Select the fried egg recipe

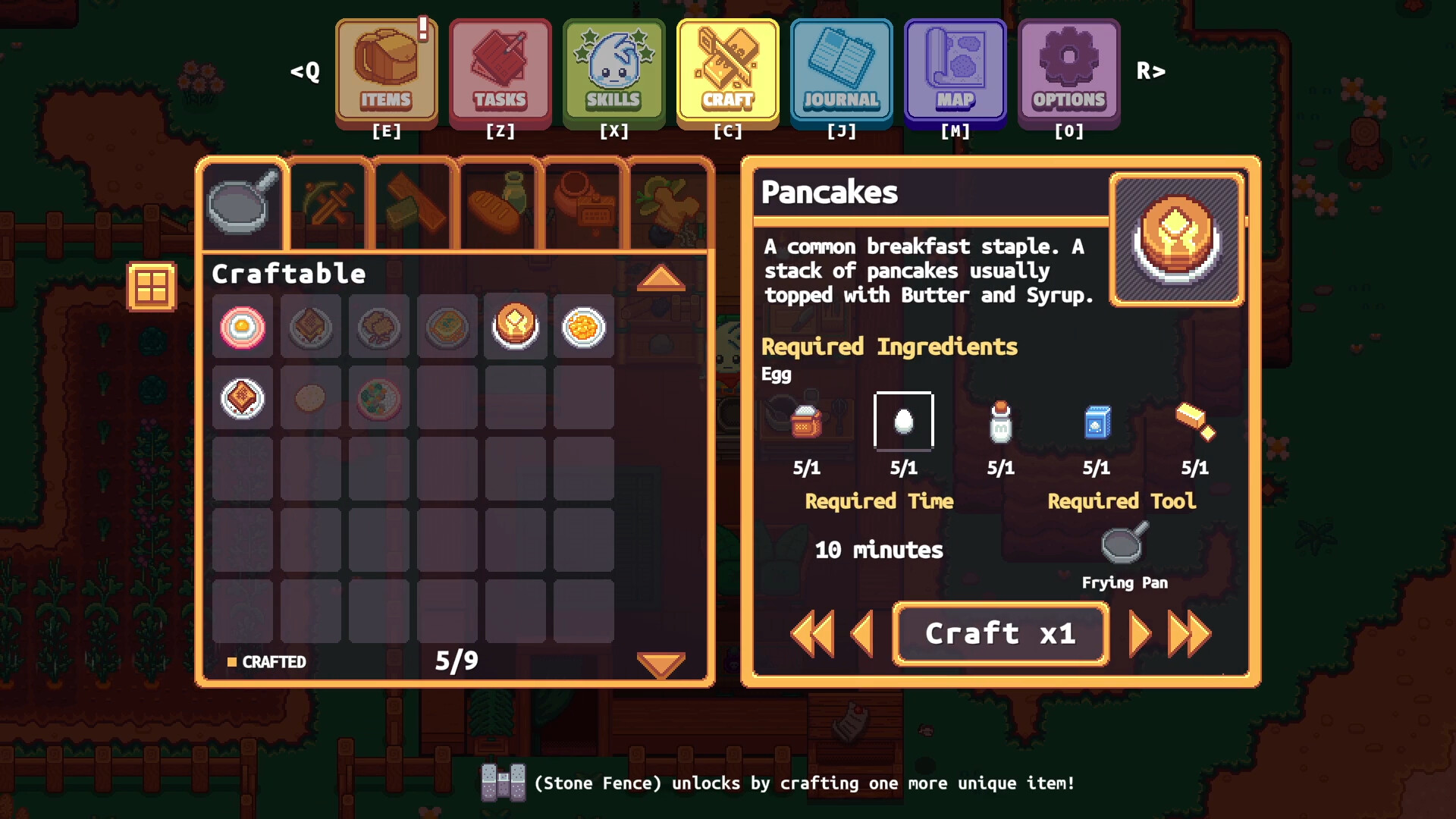coord(243,326)
